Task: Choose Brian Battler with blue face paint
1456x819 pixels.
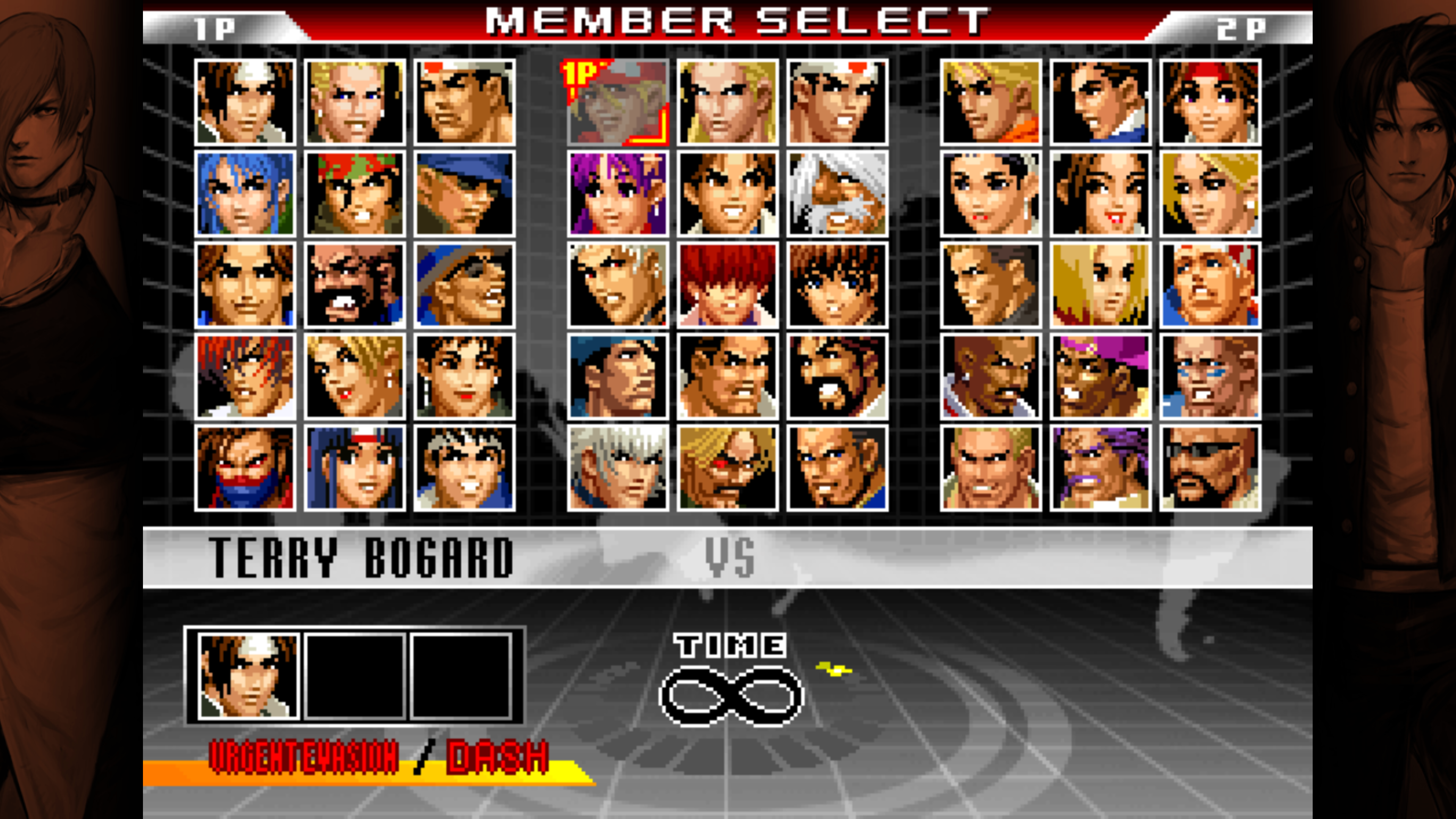Action: click(1210, 377)
